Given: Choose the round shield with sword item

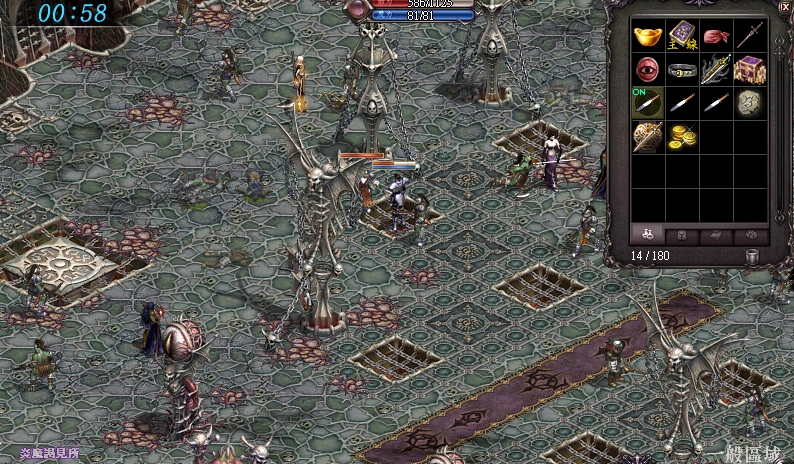Looking at the screenshot, I should (648, 135).
